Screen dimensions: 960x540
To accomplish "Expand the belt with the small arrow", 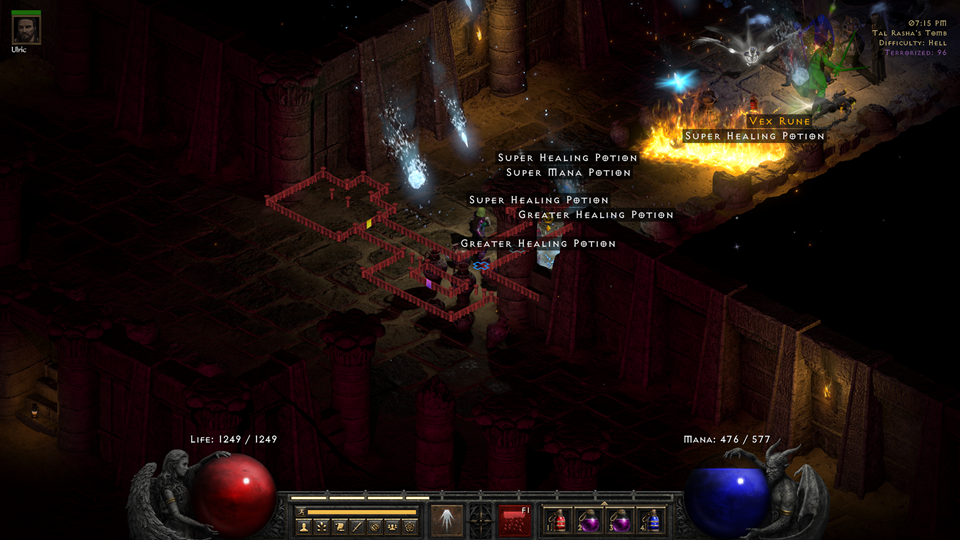I will 602,503.
